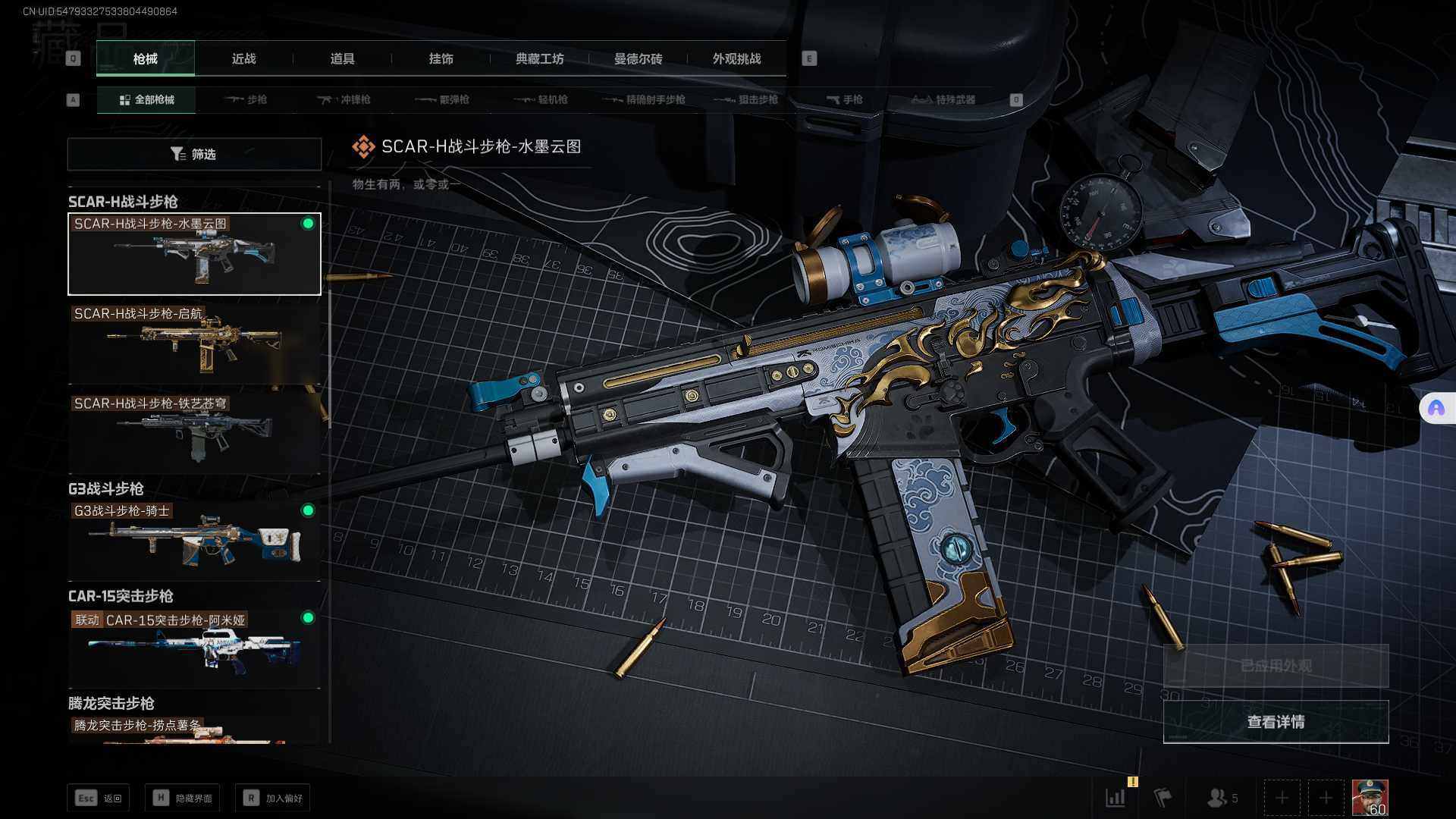Switch to the 外观挑战 tab

point(736,59)
